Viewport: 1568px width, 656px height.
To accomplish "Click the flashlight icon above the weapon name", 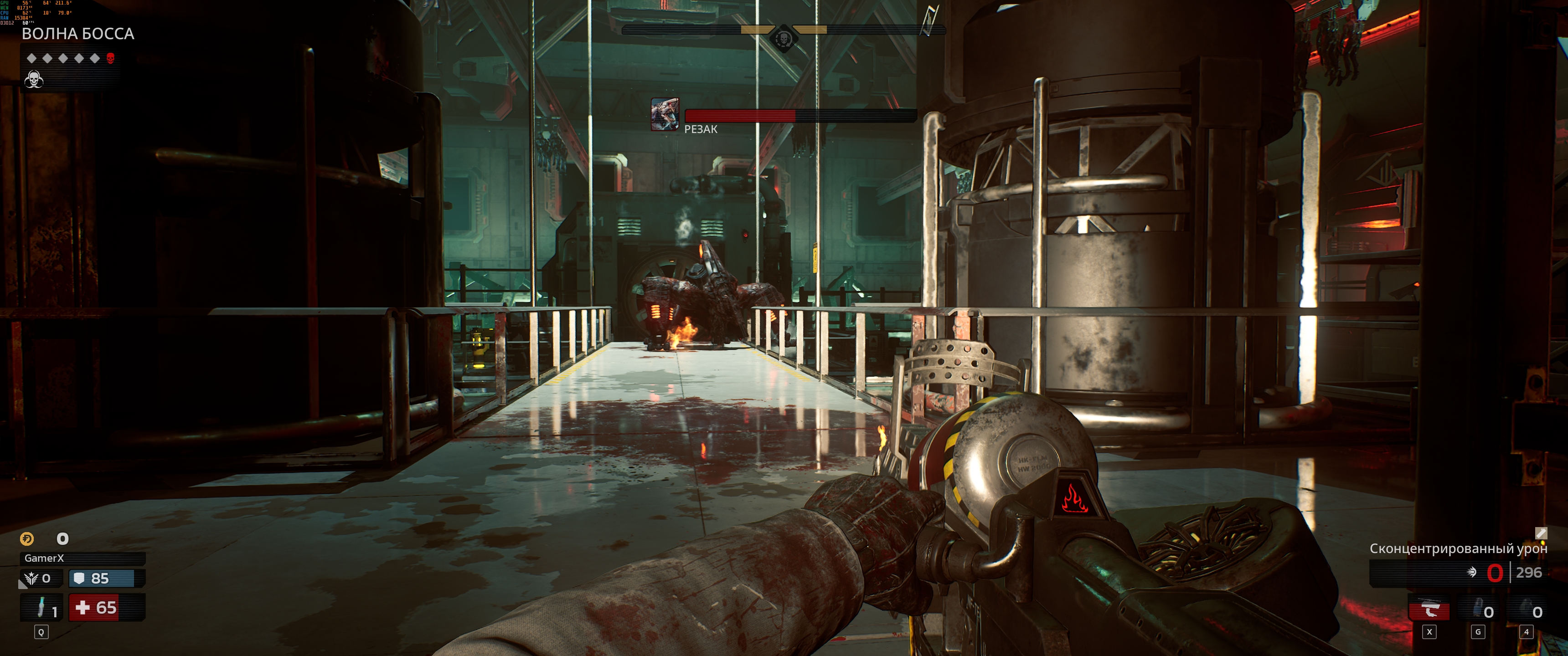I will (1541, 533).
